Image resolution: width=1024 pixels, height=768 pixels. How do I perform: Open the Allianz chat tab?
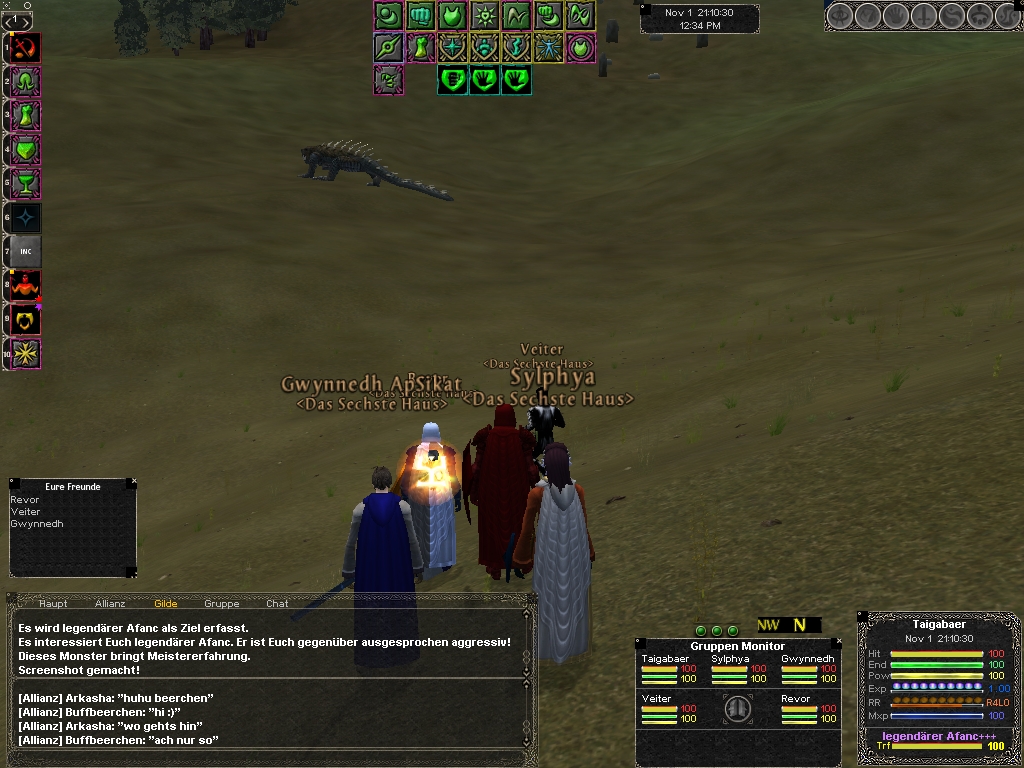110,604
